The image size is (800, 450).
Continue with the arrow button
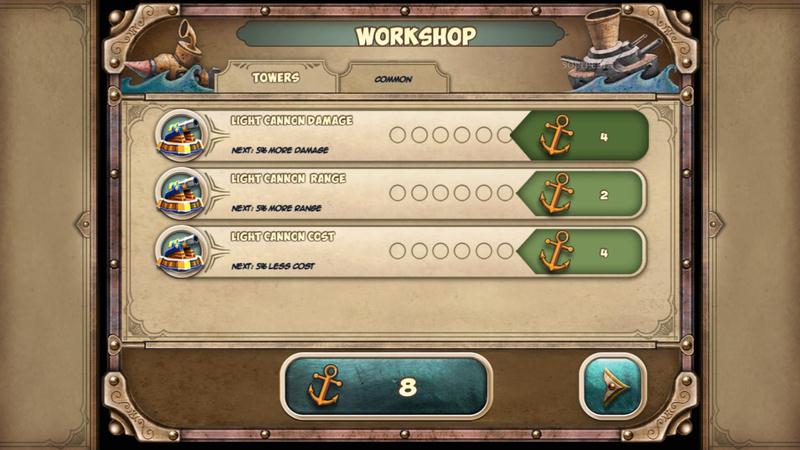(613, 387)
